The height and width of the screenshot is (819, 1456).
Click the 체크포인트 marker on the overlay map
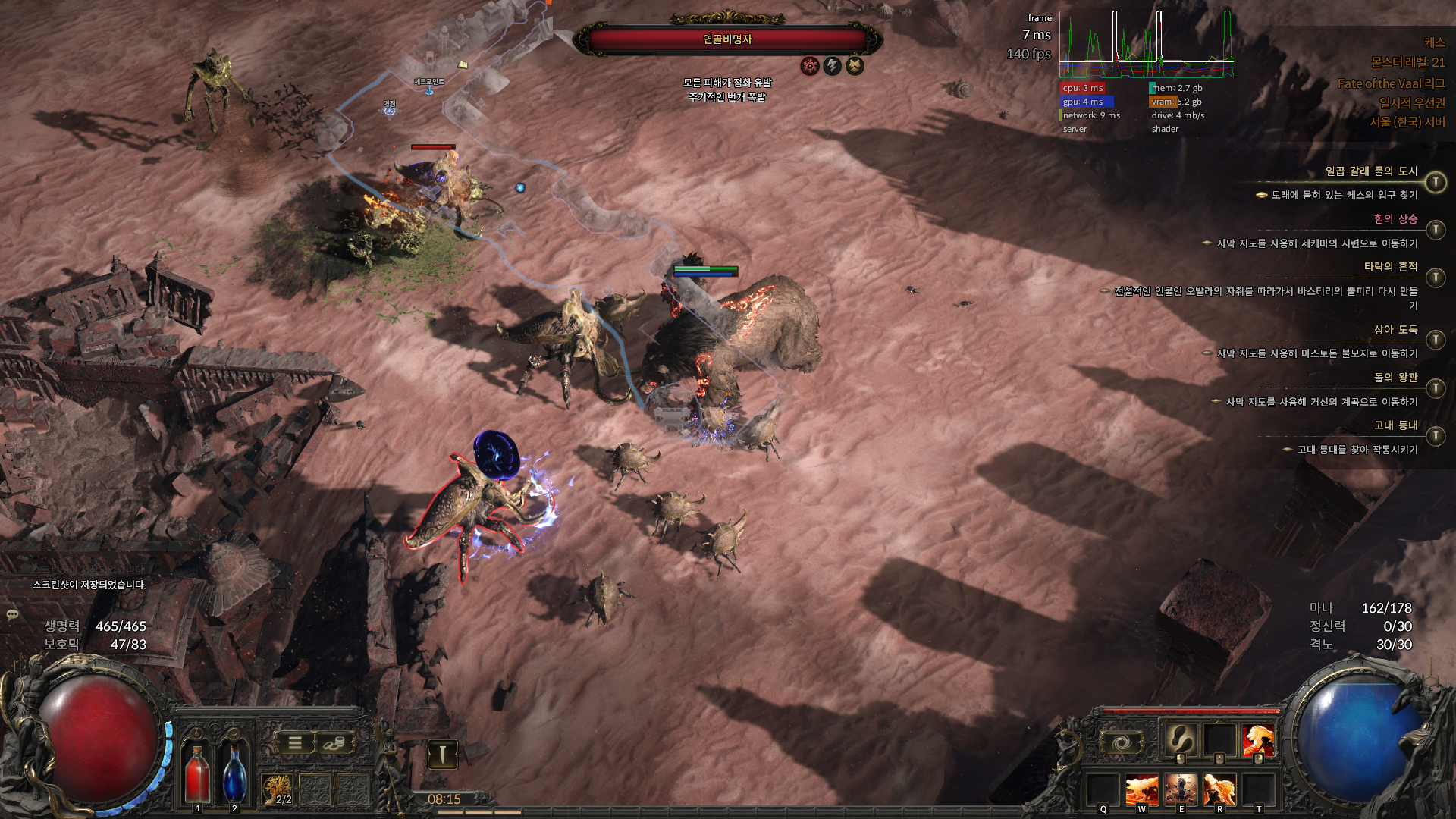tap(429, 90)
